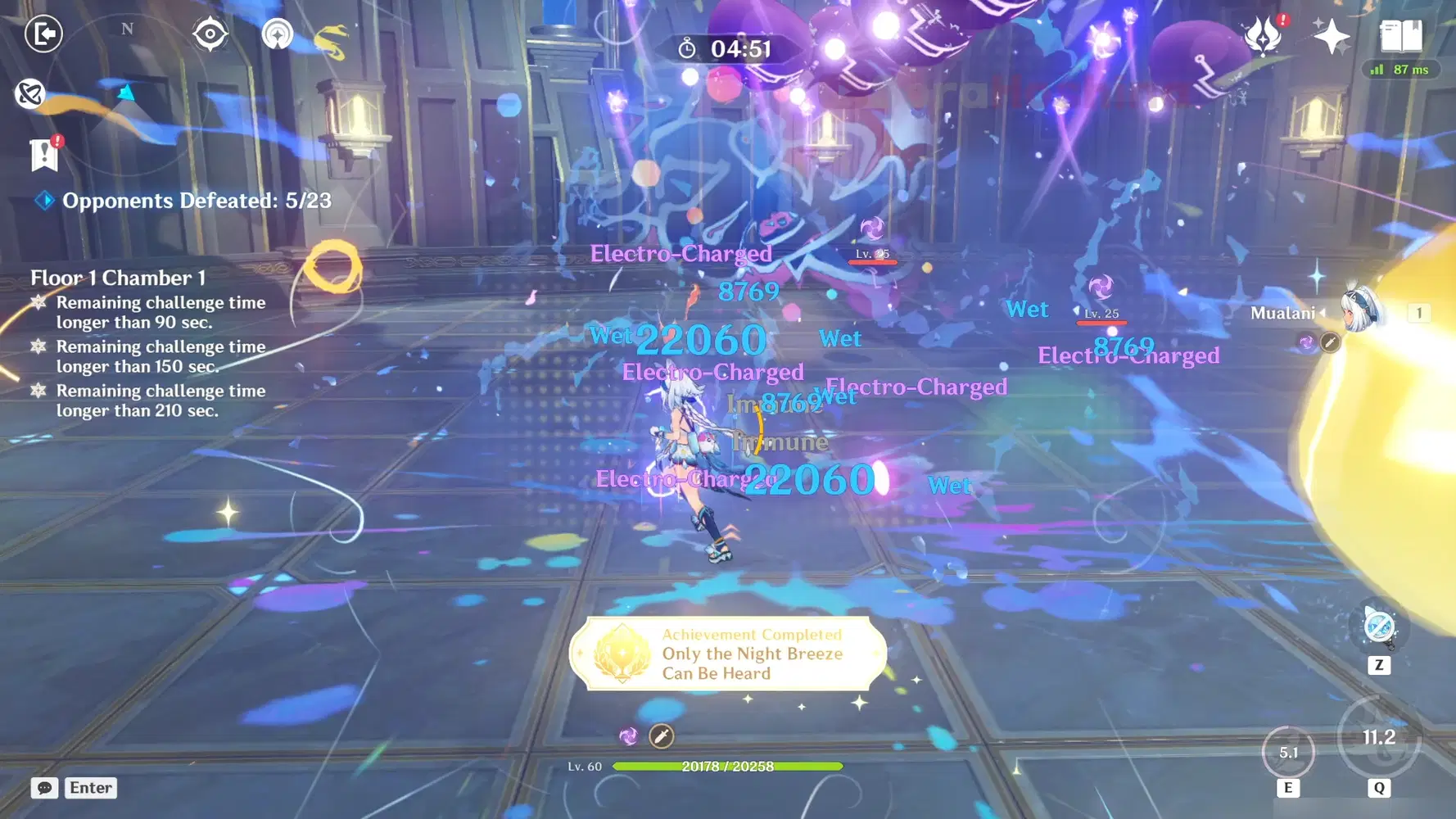Click the green HP bar below the character
This screenshot has height=819, width=1456.
coord(729,766)
